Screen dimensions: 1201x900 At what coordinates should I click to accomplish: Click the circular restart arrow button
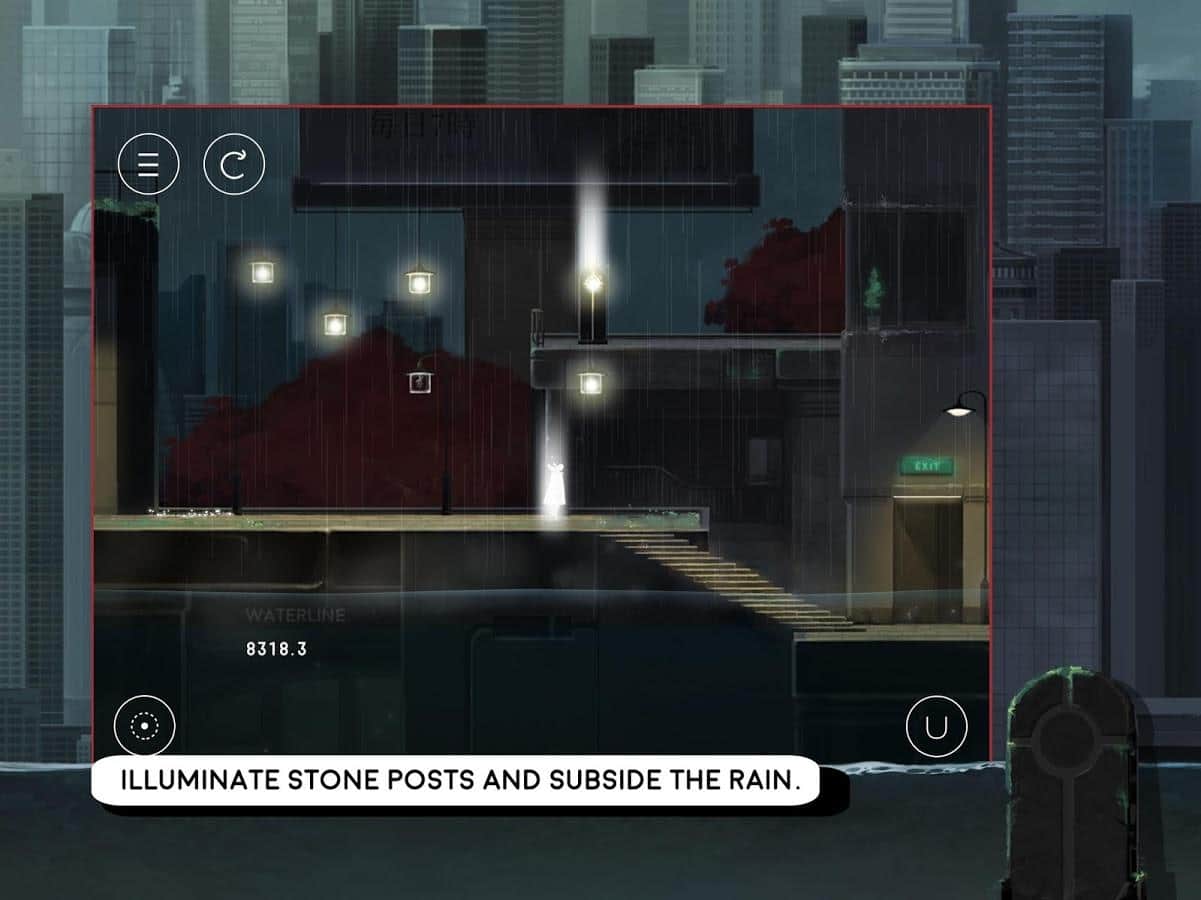(x=234, y=163)
